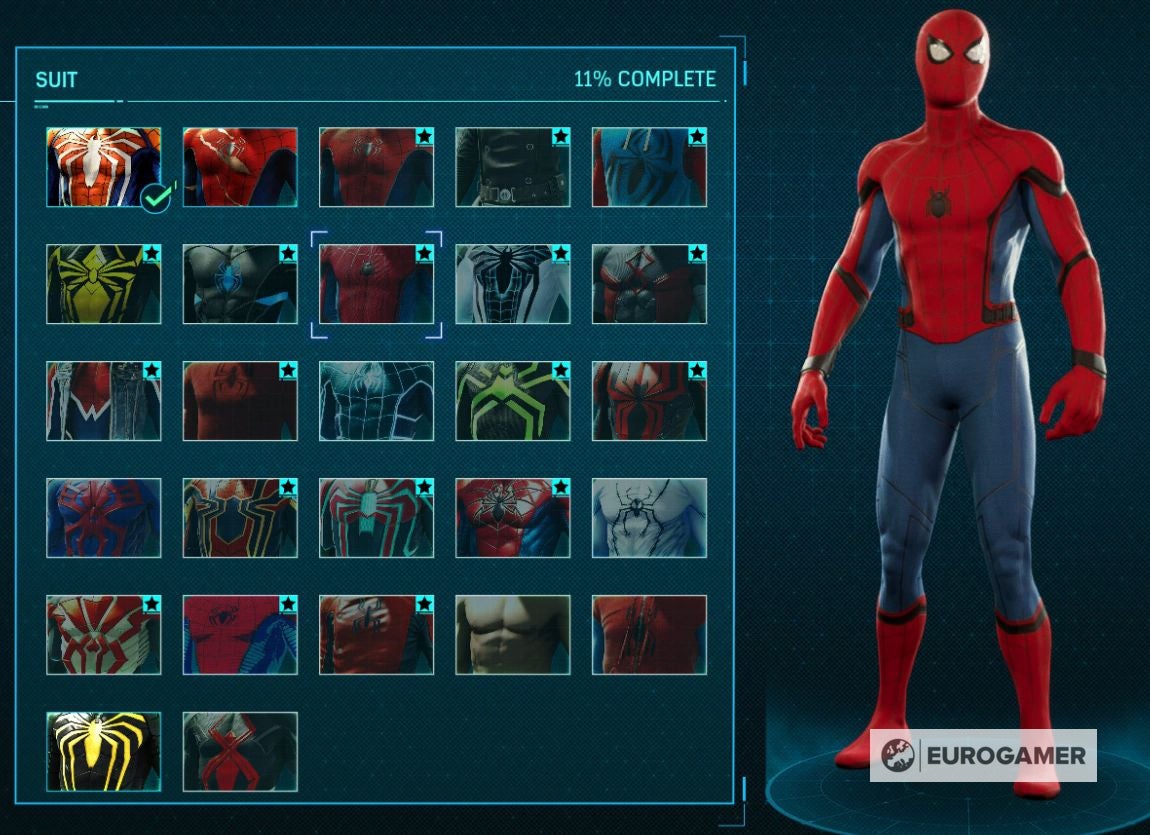Pick the cel-shaded Vintage Comic Book suit
Screen dimensions: 1150x835
240,635
